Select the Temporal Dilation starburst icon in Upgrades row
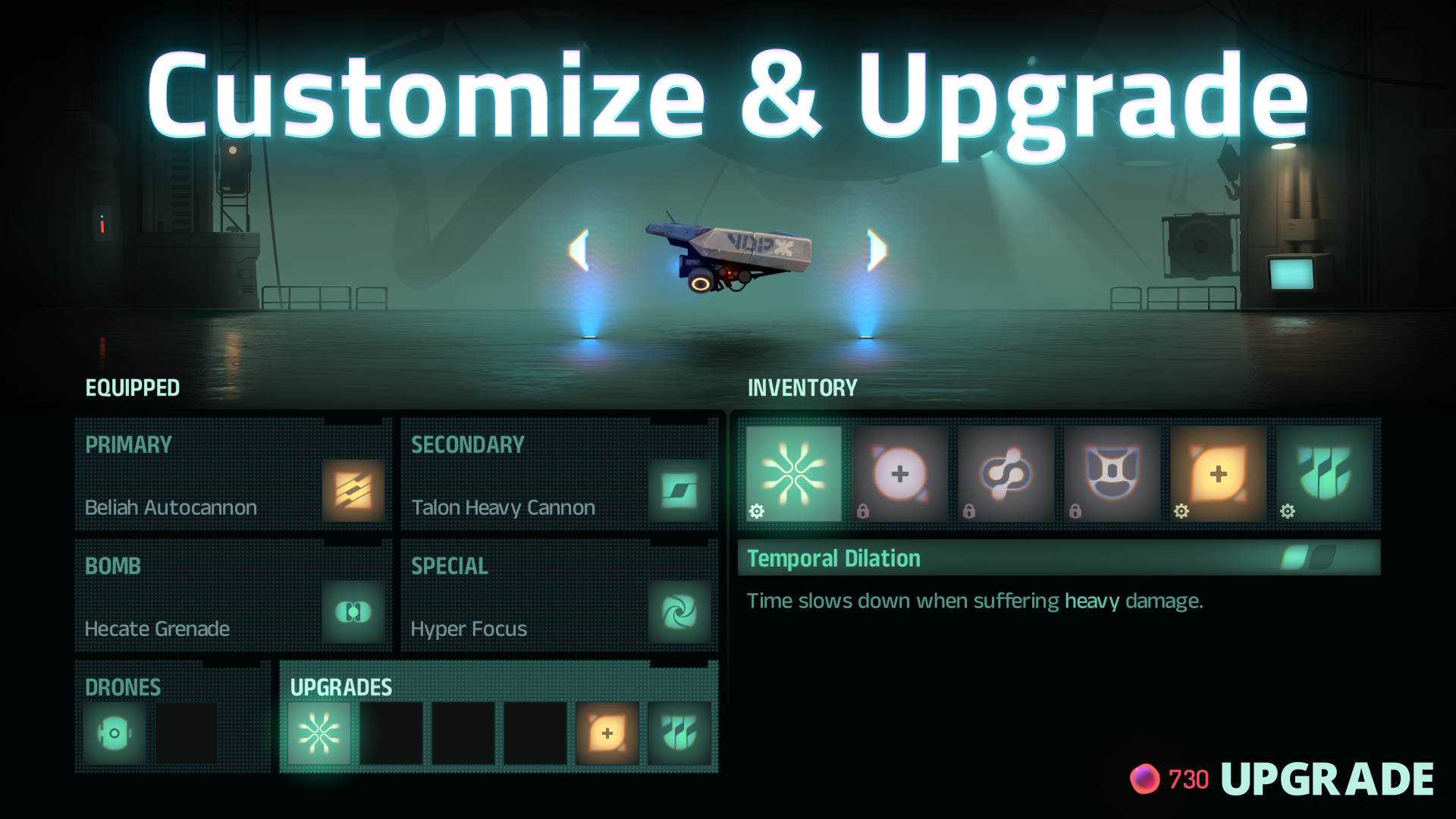1456x819 pixels. (318, 733)
